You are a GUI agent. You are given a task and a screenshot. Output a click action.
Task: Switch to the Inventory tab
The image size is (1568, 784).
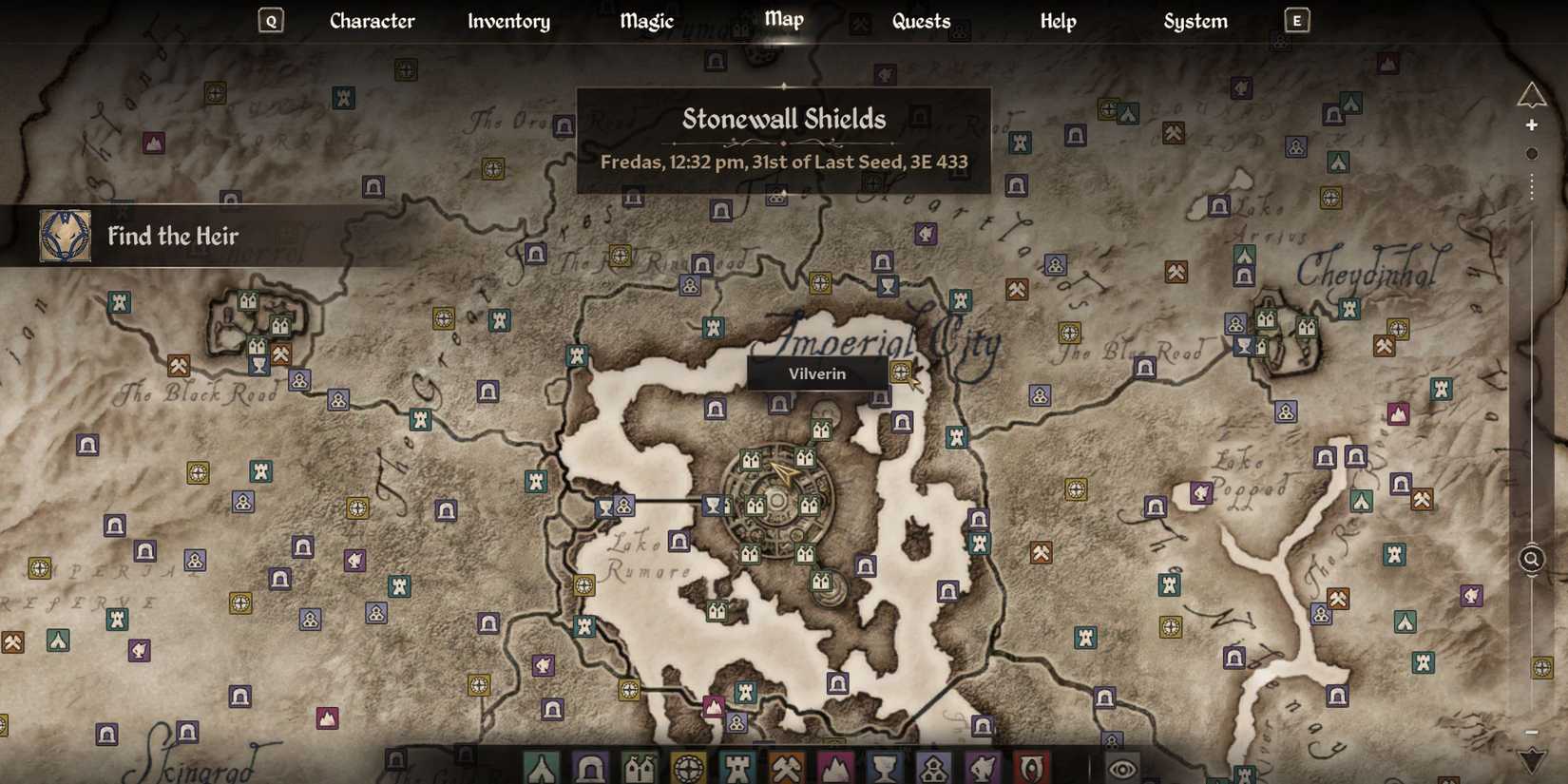click(x=508, y=21)
